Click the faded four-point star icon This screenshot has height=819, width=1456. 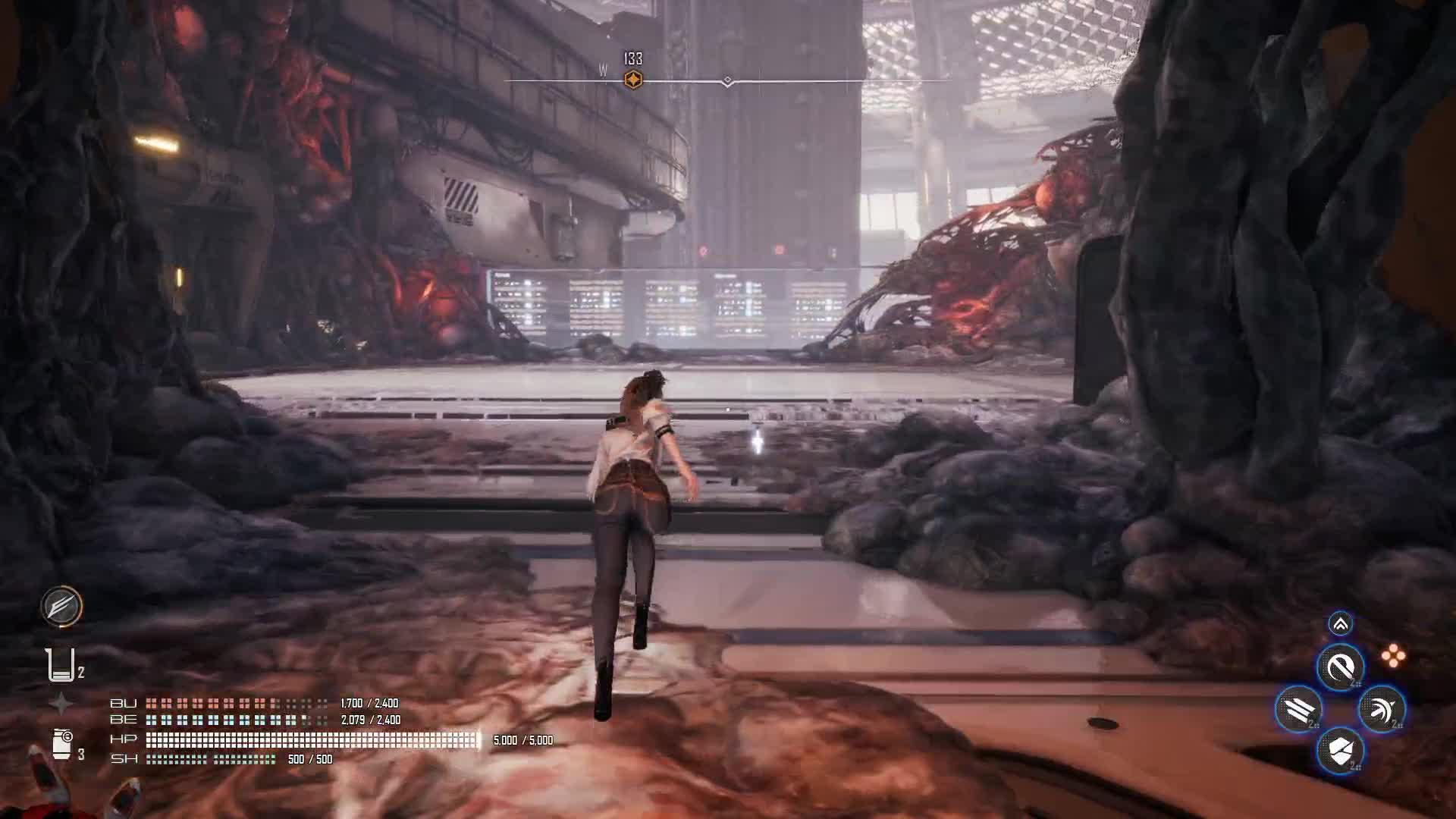point(61,704)
